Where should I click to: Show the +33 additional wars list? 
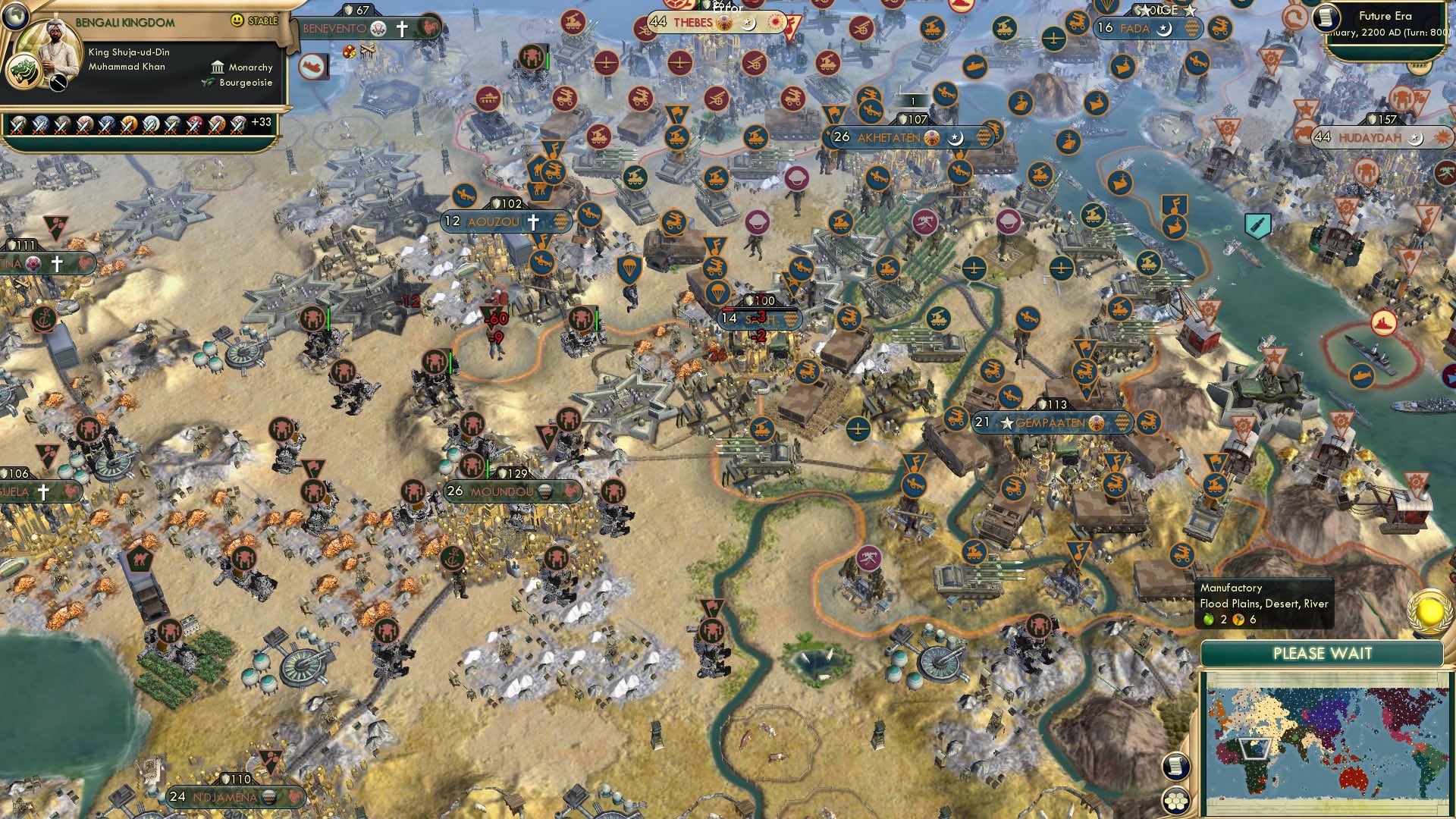(x=261, y=122)
